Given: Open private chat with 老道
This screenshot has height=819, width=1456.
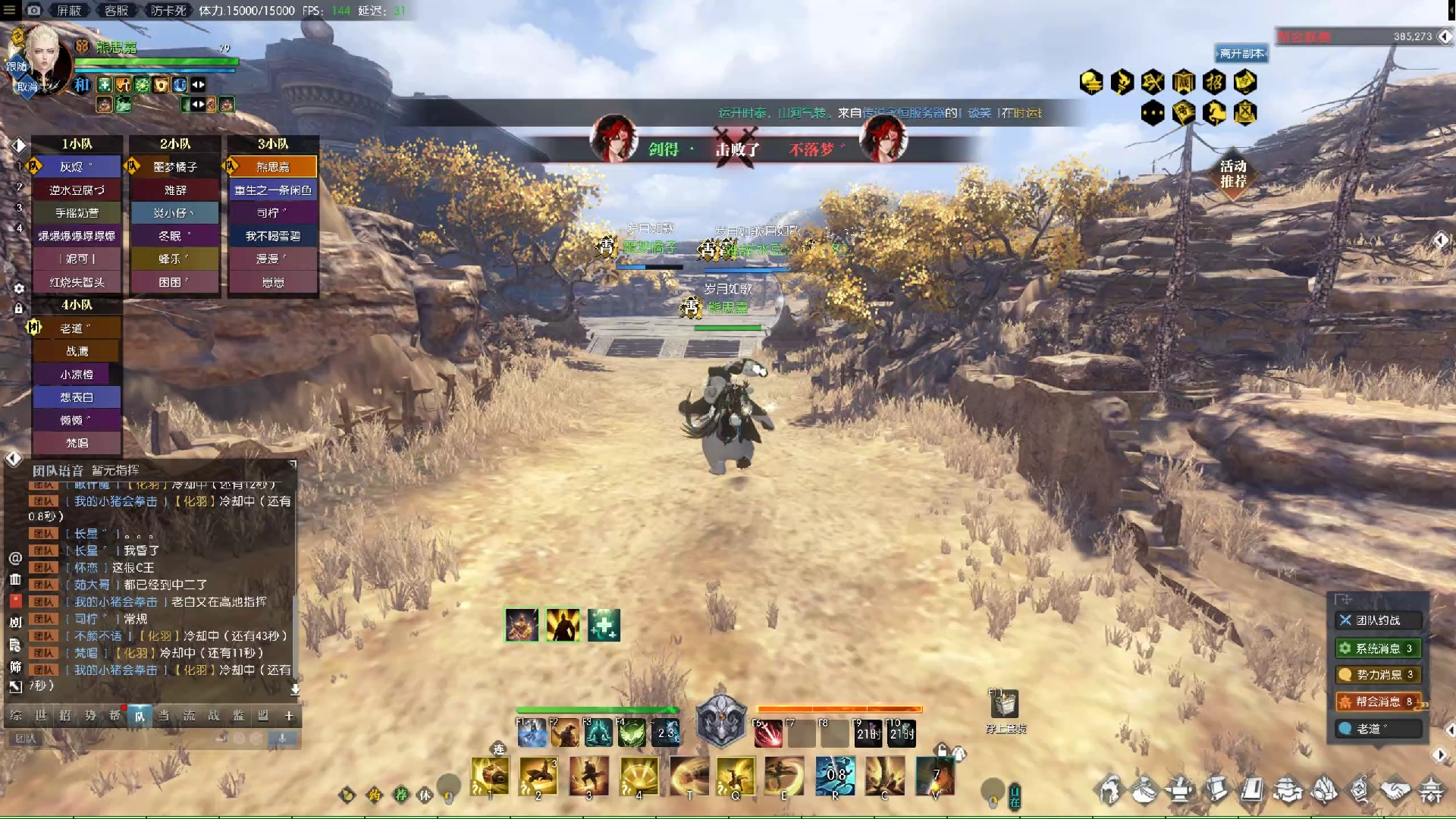Looking at the screenshot, I should [x=1378, y=729].
